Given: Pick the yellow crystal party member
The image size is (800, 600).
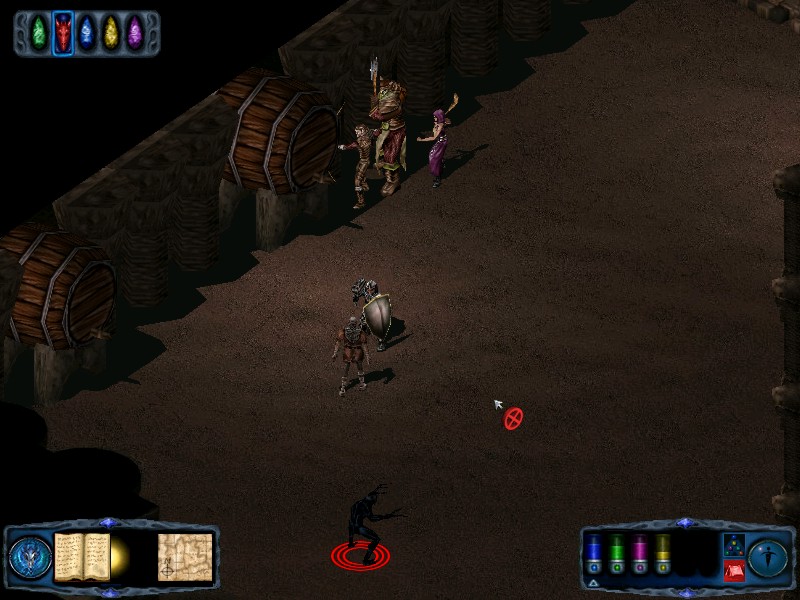Looking at the screenshot, I should pyautogui.click(x=111, y=33).
